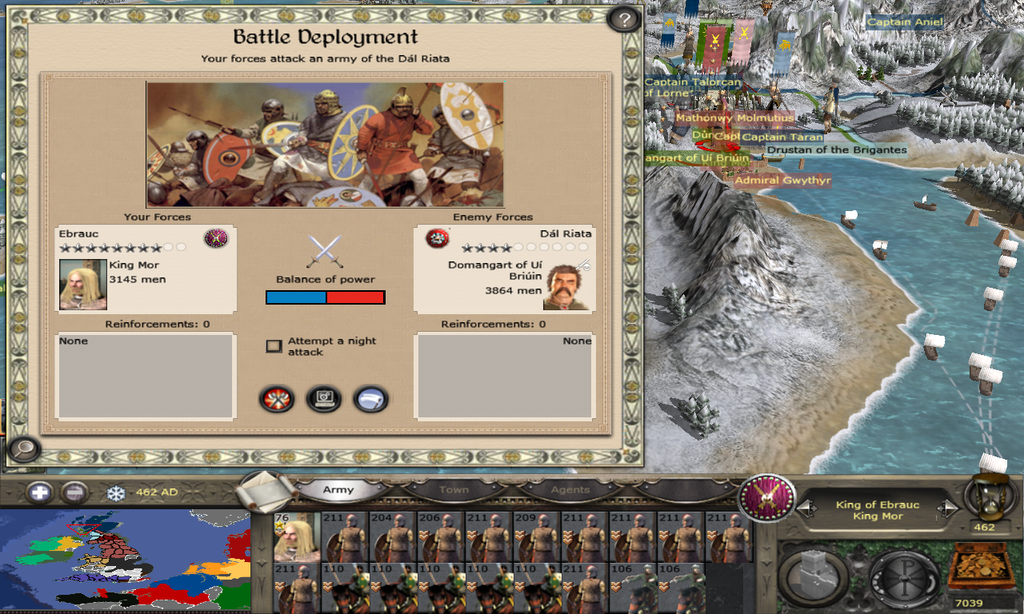The width and height of the screenshot is (1024, 614).
Task: Select the general's unit card with 76 men
Action: tap(296, 538)
